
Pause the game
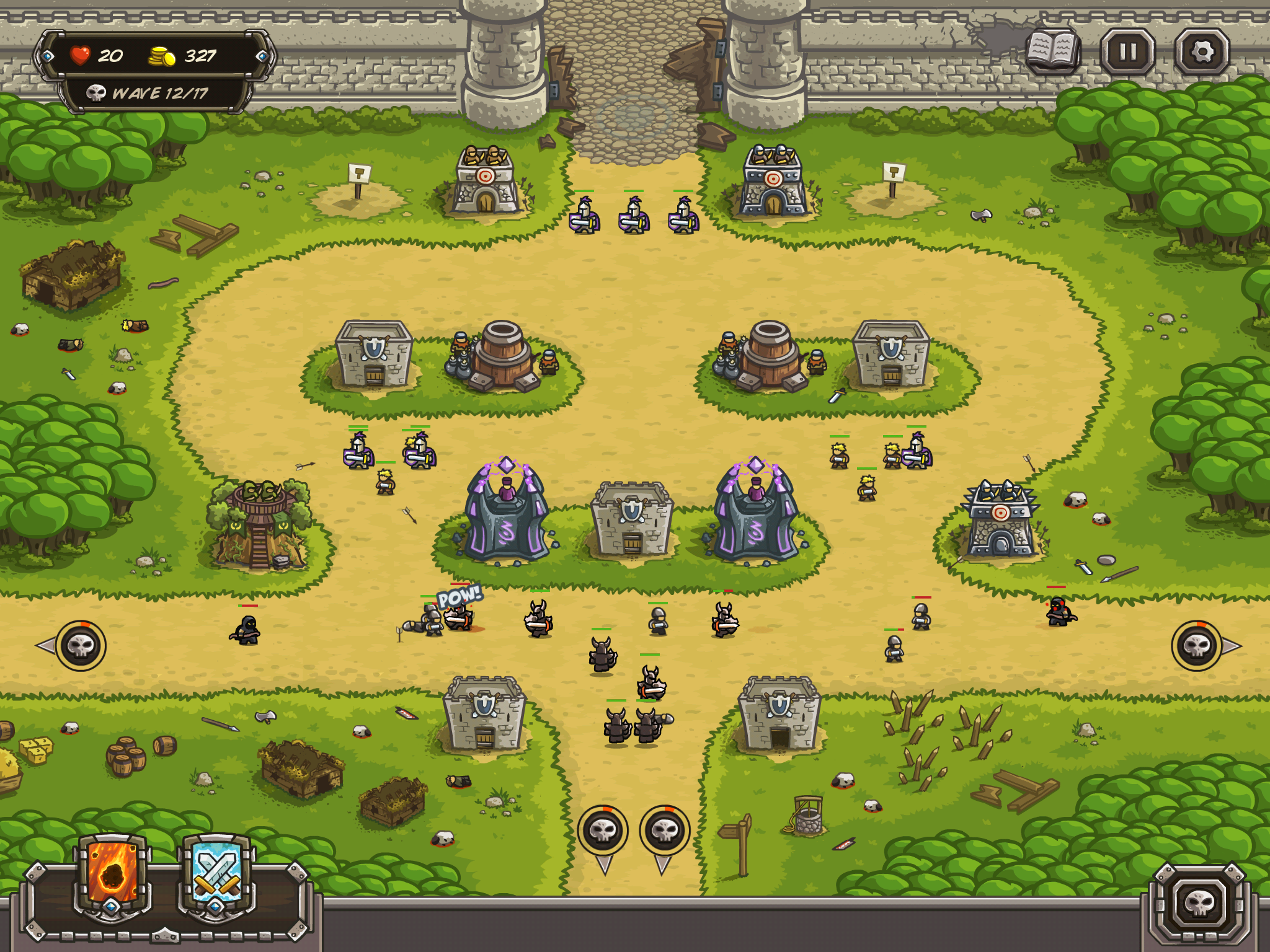(x=1127, y=52)
